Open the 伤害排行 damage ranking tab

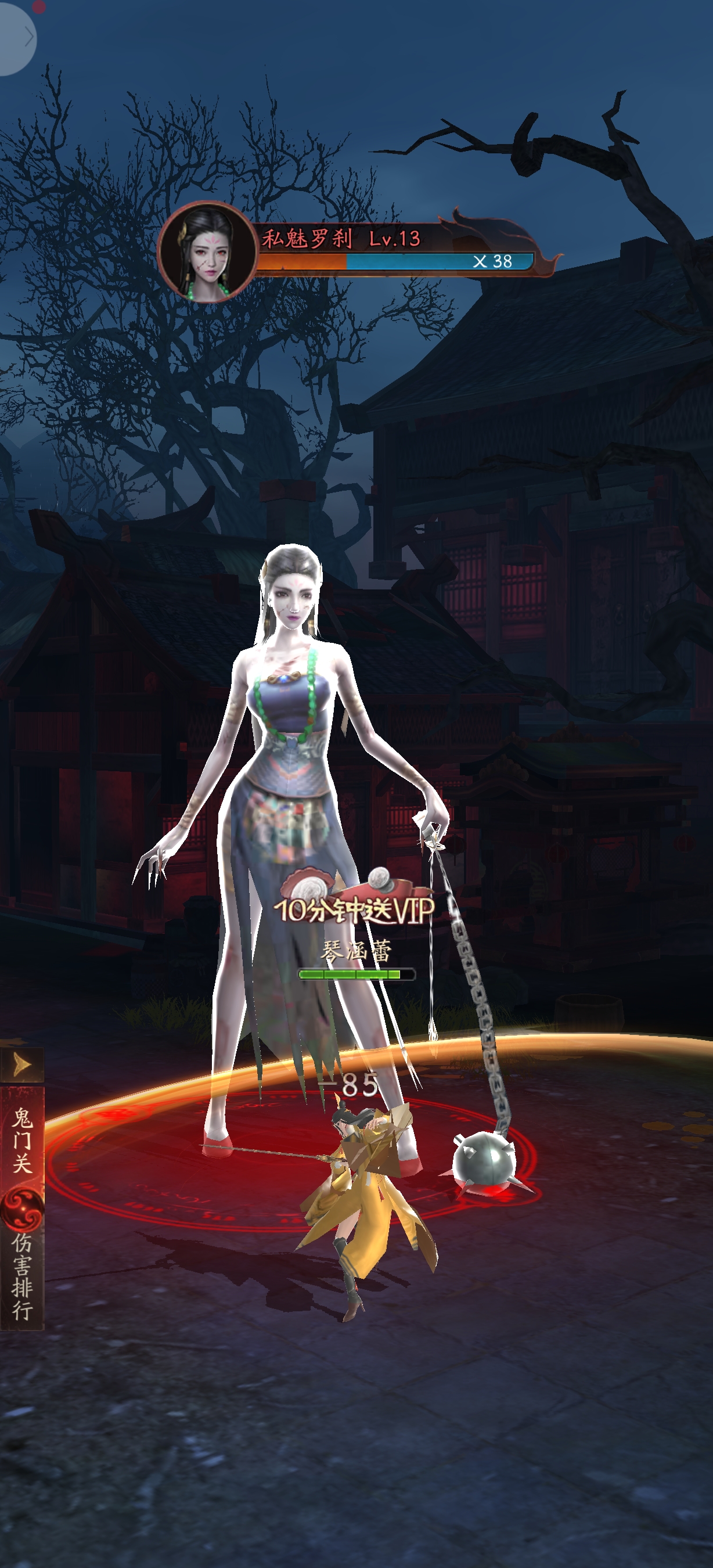[x=22, y=1276]
